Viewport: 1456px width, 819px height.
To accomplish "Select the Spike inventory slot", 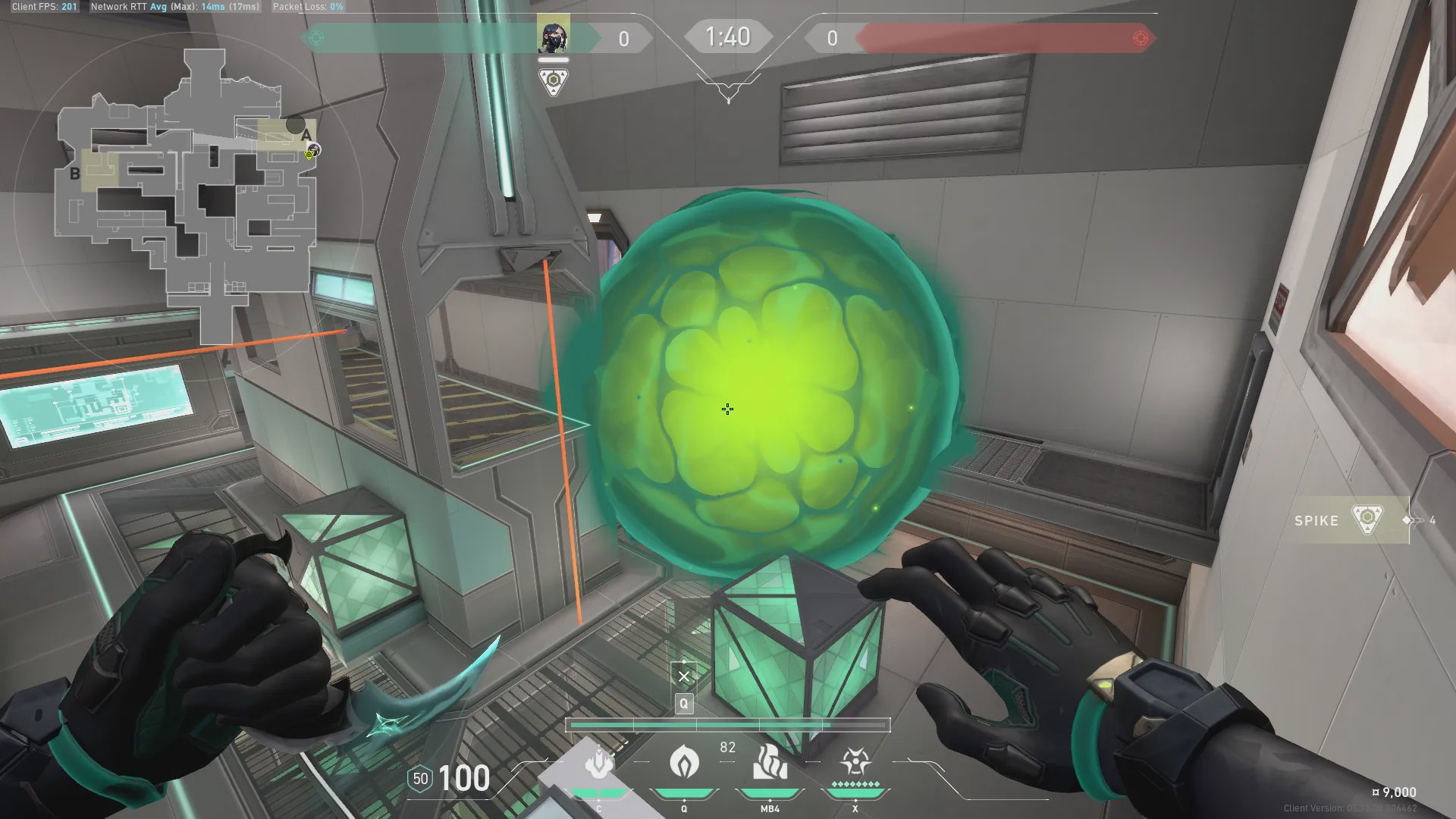I will point(1351,520).
